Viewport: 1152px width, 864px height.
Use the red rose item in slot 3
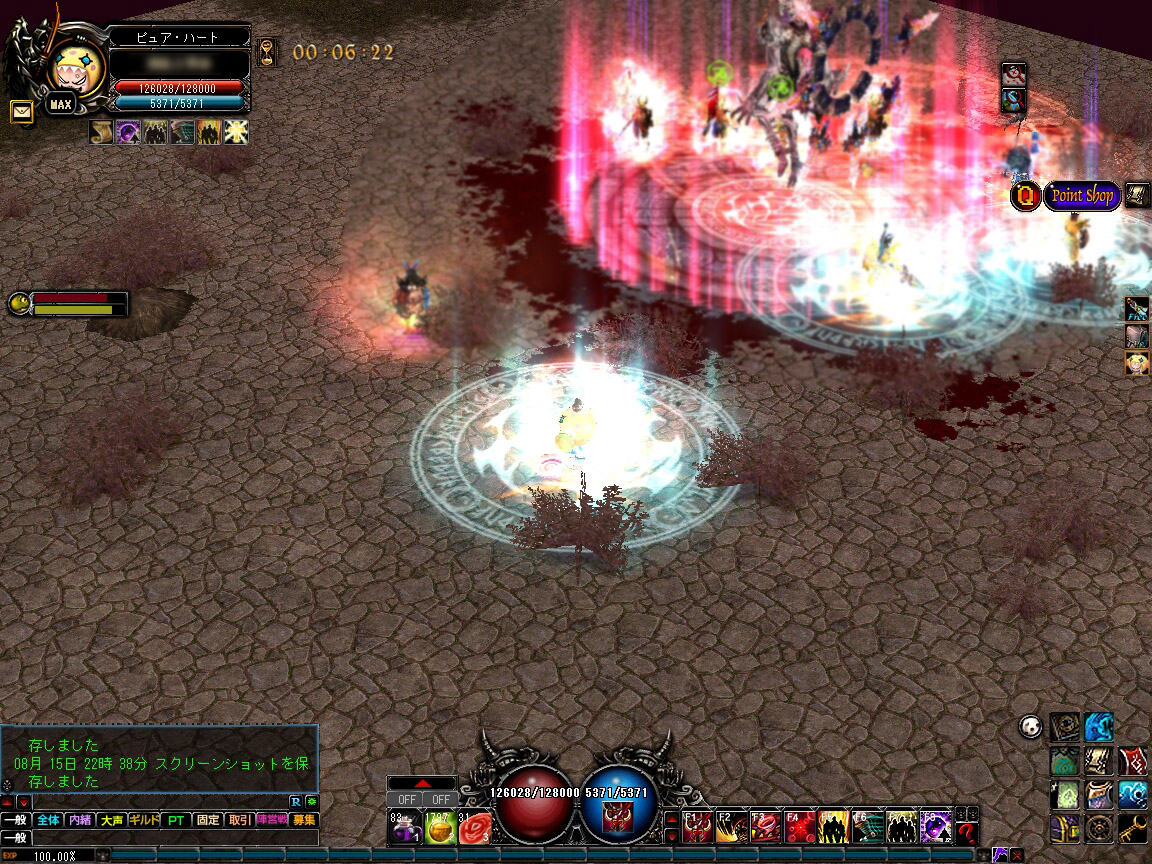click(475, 828)
